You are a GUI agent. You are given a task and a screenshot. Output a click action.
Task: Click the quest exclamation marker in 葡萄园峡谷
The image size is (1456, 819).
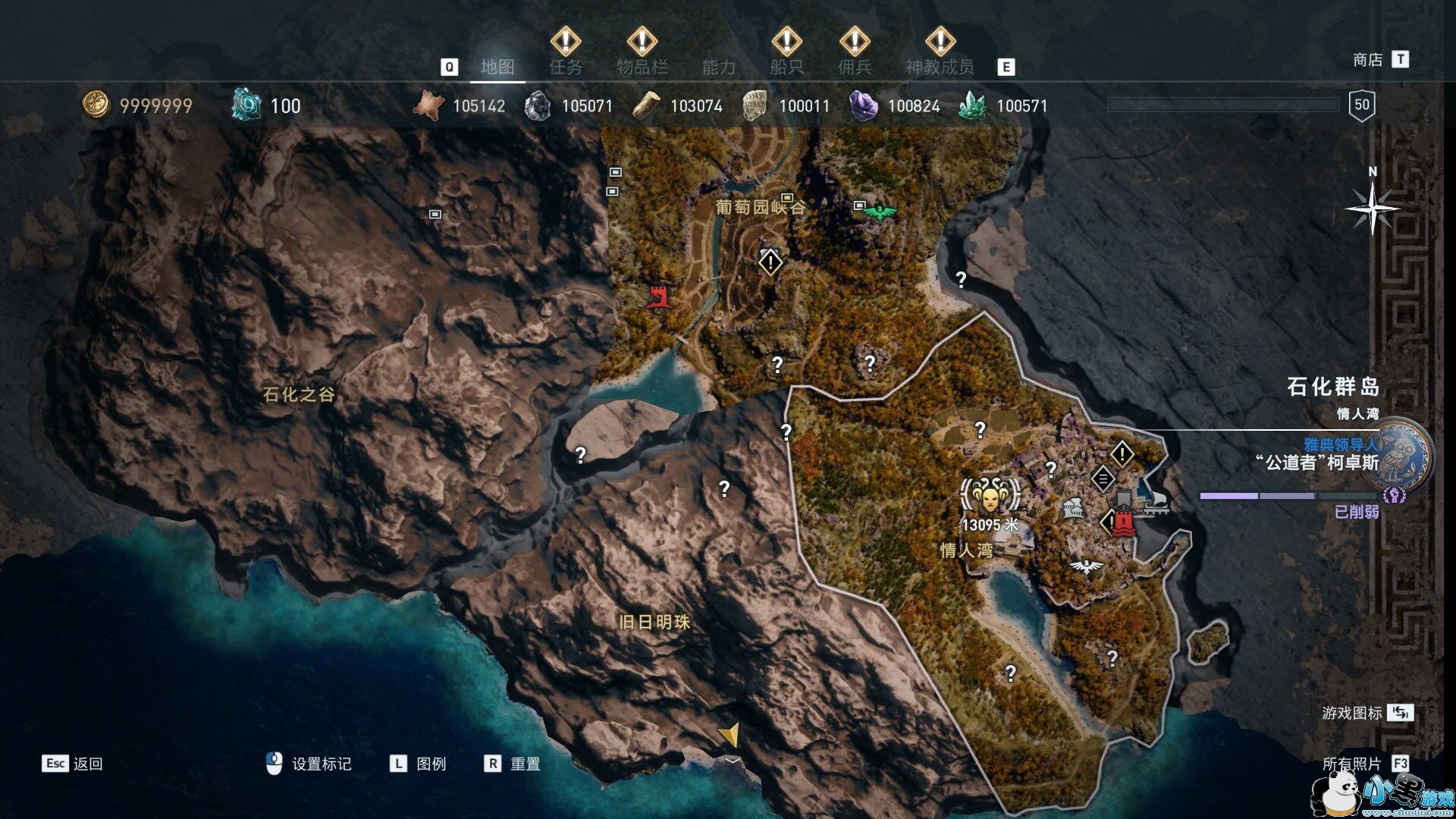(x=770, y=263)
